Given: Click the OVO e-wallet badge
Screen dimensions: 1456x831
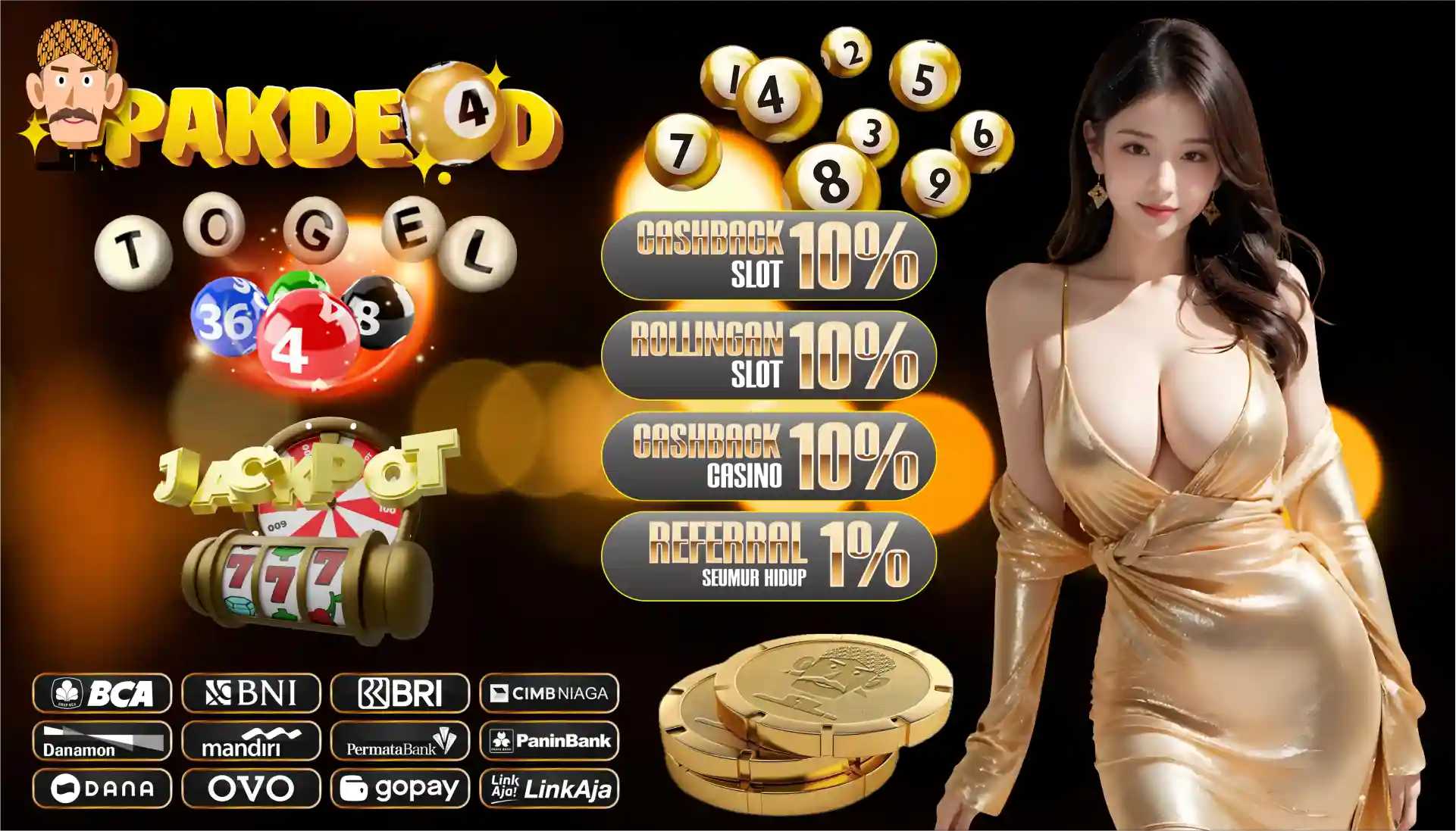Looking at the screenshot, I should click(251, 789).
